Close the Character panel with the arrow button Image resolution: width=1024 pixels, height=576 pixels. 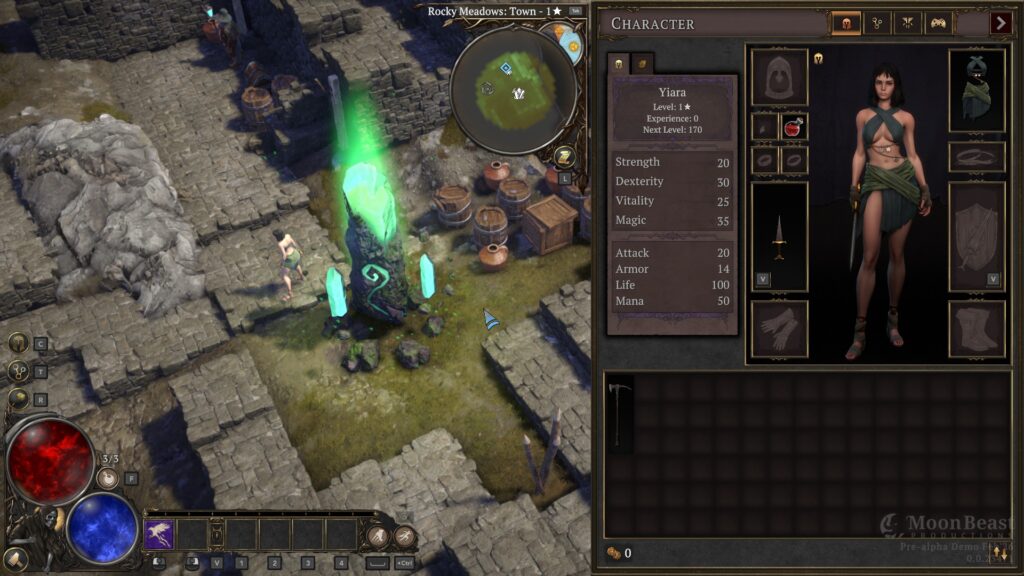coord(1001,23)
